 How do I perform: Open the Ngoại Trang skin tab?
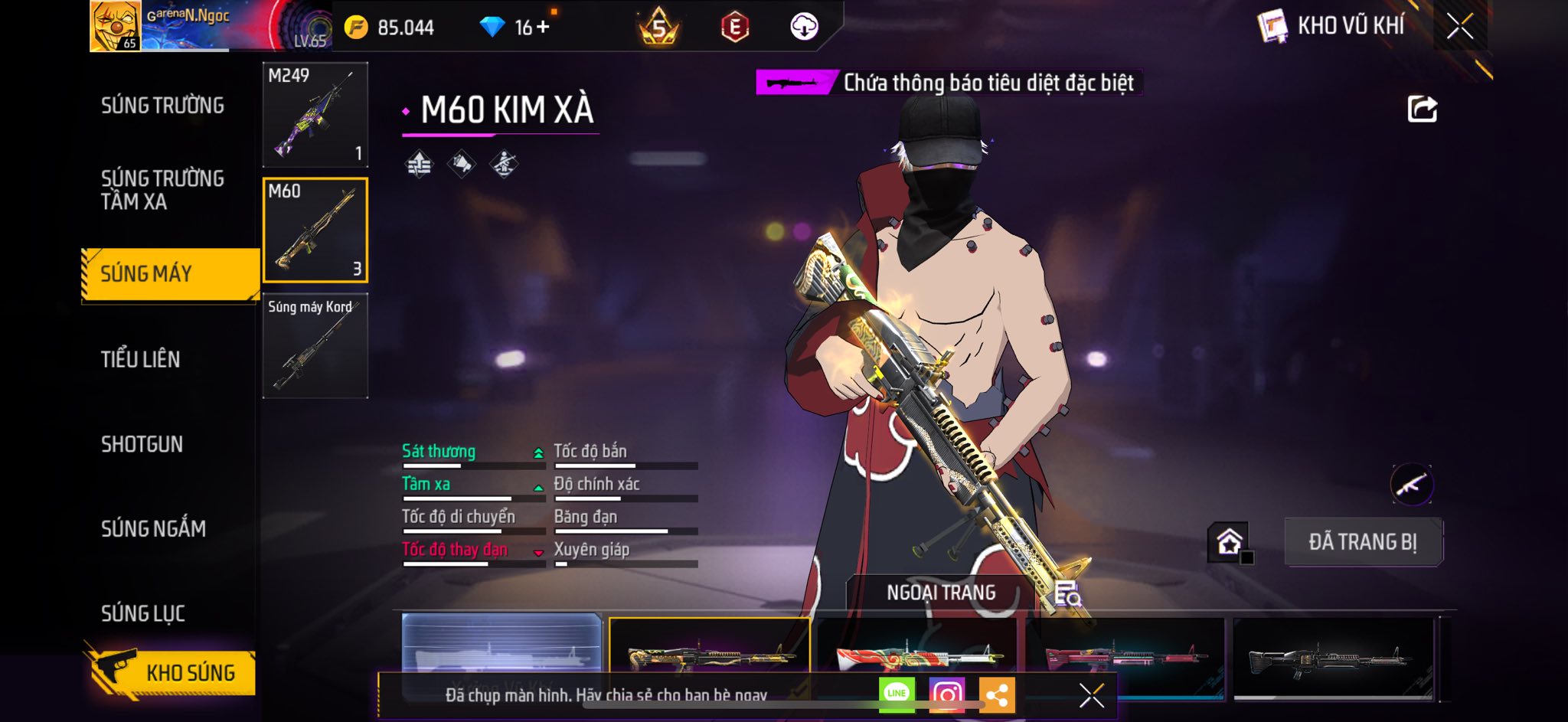(941, 593)
